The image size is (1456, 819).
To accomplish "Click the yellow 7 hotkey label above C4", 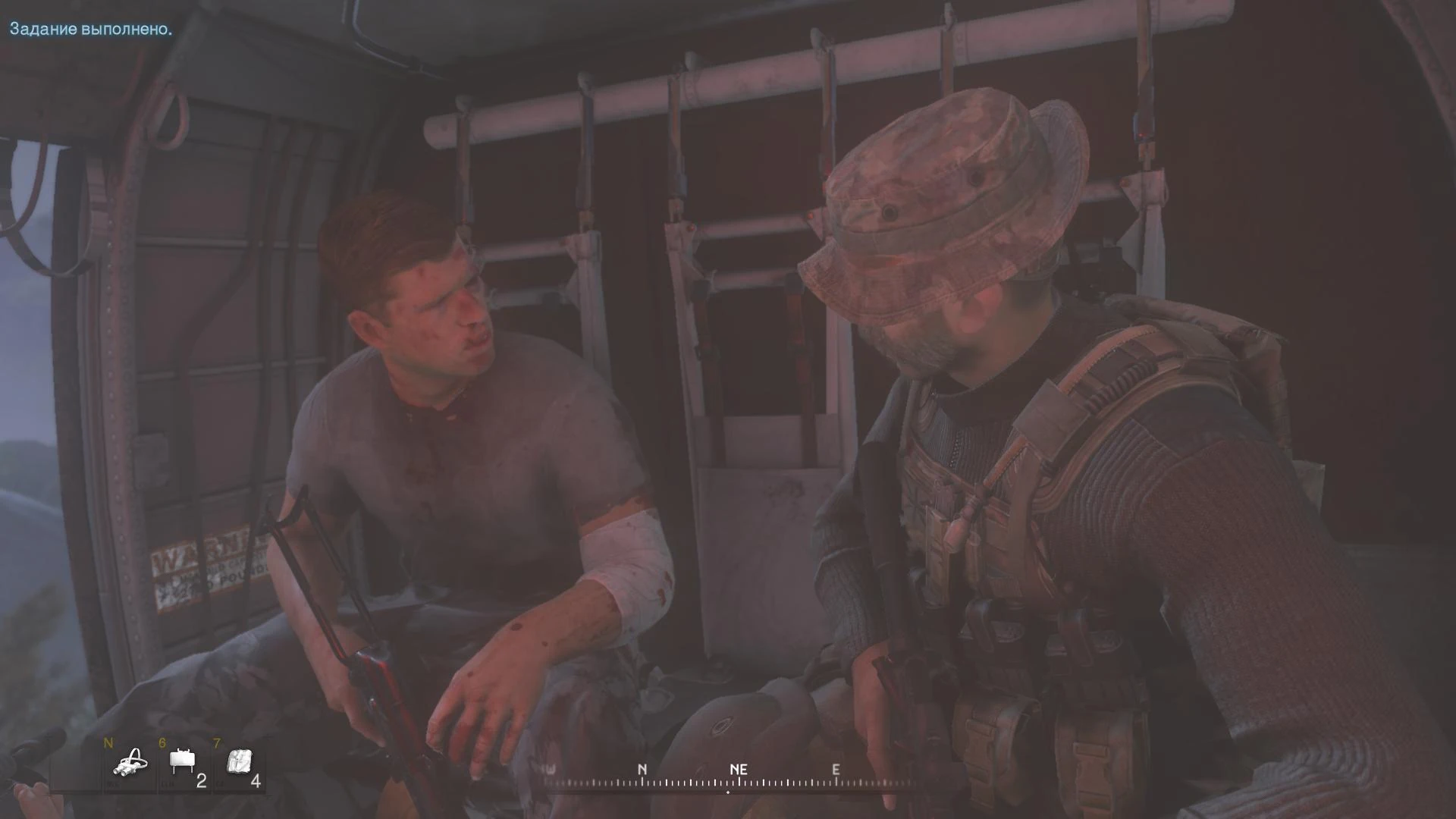I will [x=217, y=741].
